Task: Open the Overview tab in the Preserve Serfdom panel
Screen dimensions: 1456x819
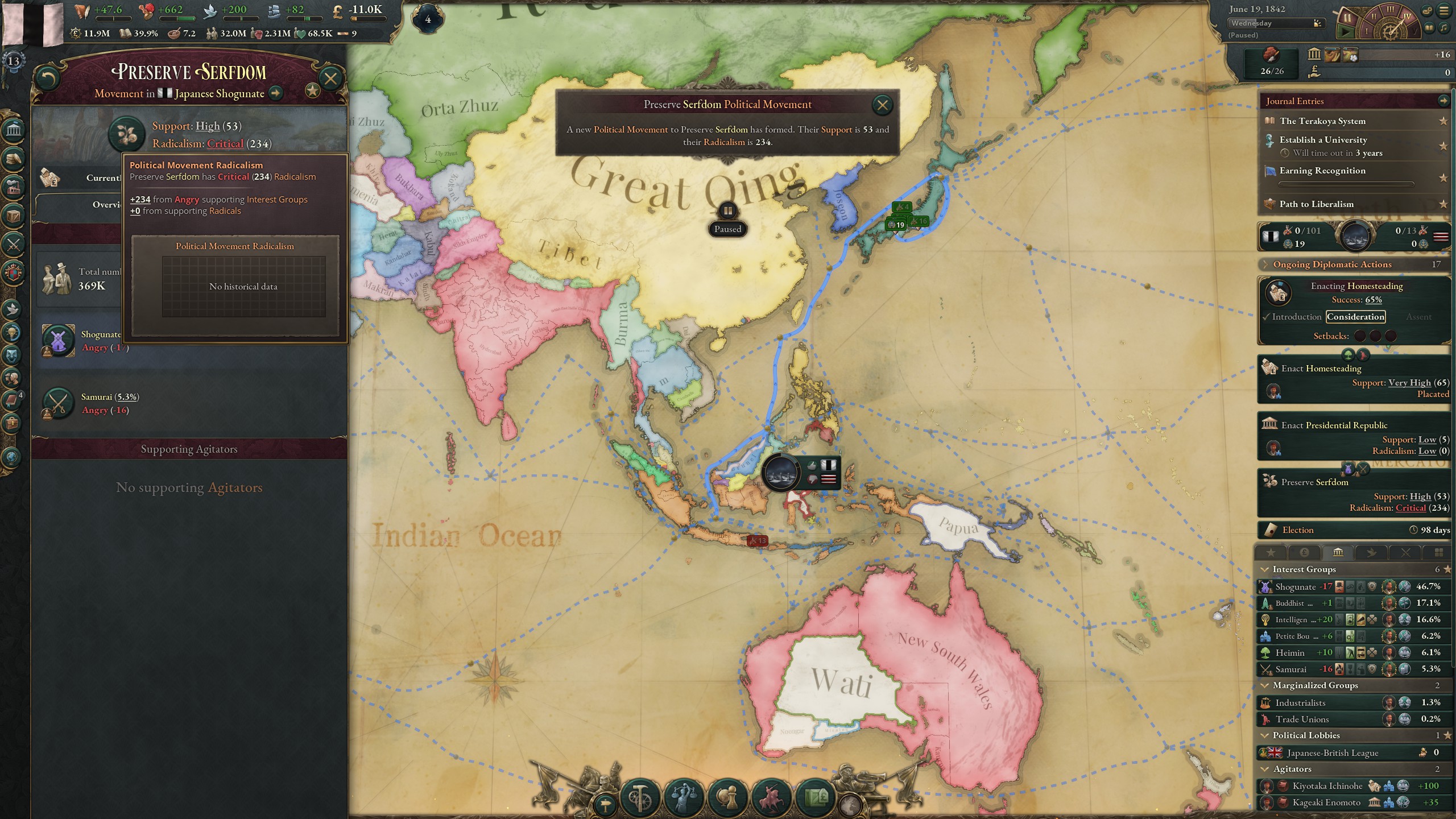Action: coord(108,205)
